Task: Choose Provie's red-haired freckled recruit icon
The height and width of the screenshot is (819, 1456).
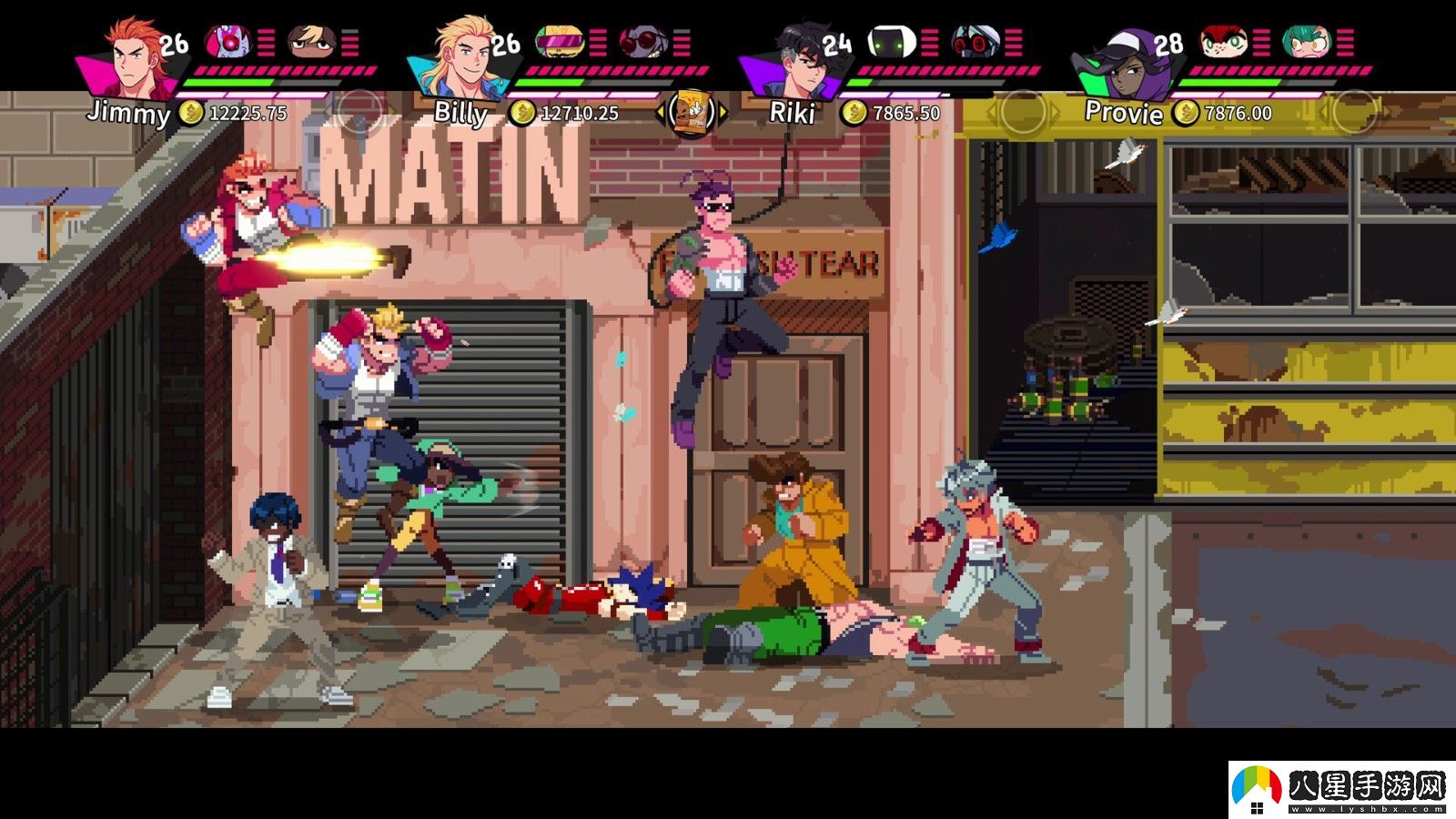Action: click(x=1222, y=41)
